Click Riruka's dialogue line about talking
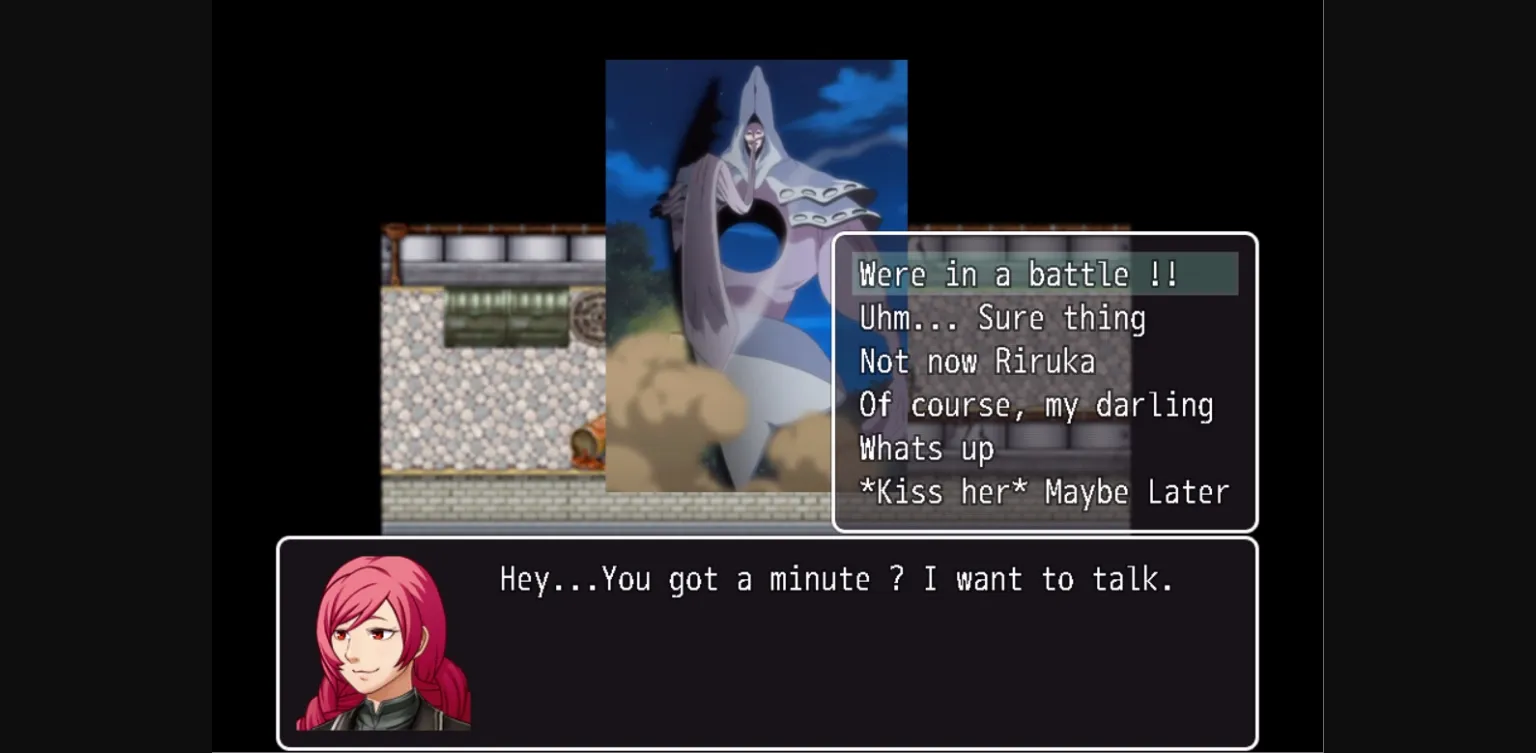 pos(835,579)
